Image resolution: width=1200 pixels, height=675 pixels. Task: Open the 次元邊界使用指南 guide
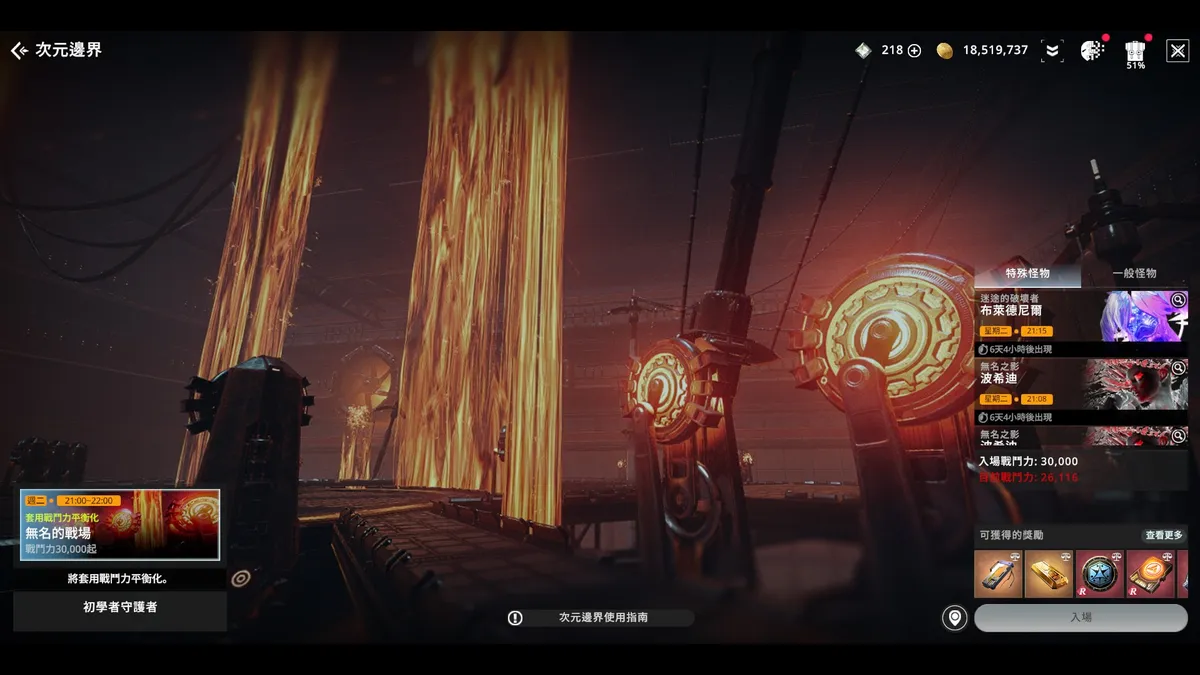[600, 618]
